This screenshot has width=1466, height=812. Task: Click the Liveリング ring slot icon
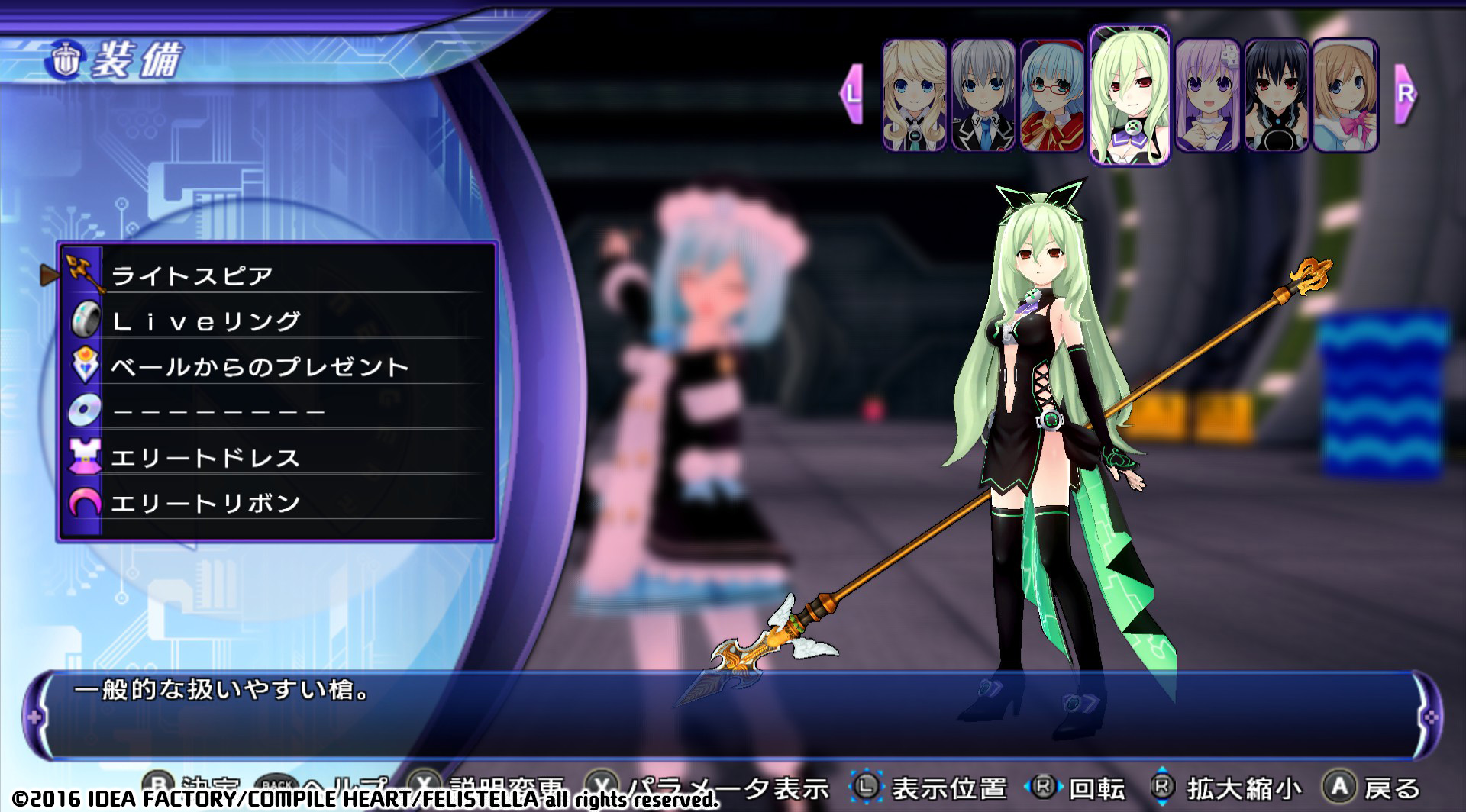coord(84,321)
